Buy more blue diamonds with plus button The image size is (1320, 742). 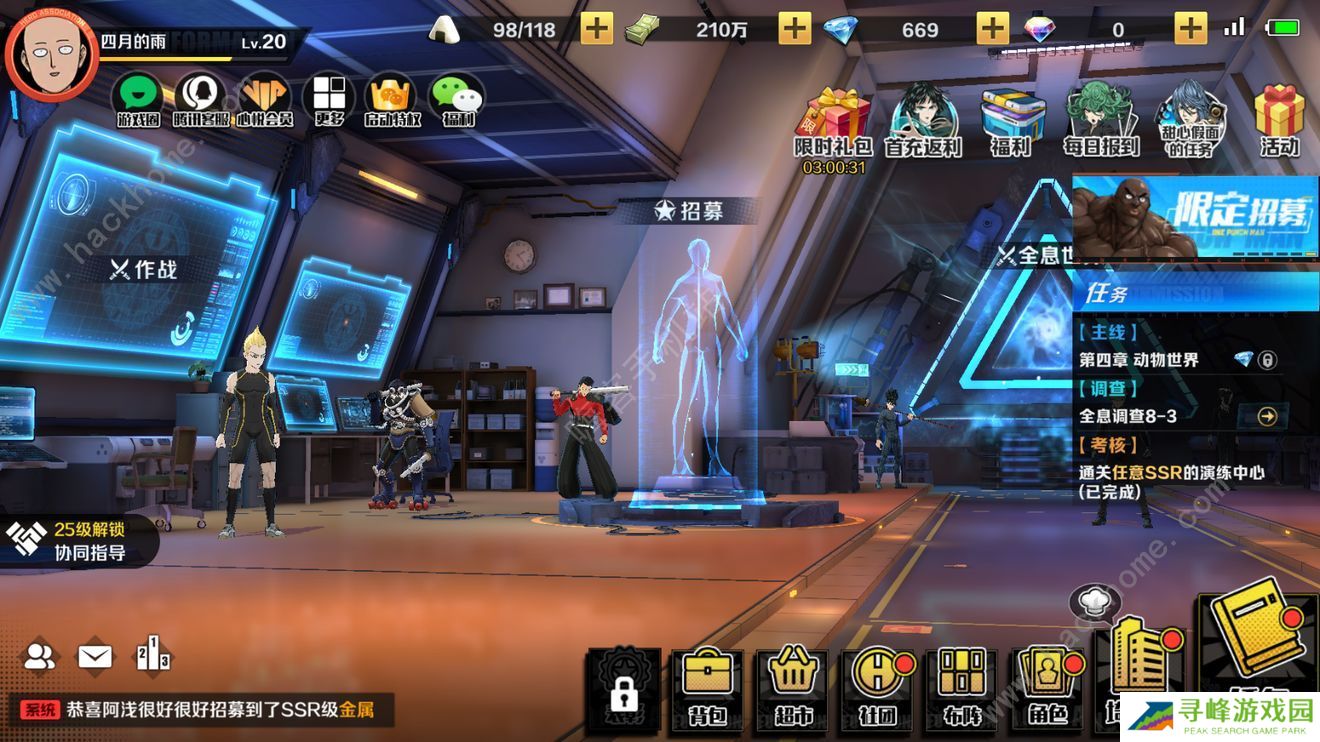992,29
